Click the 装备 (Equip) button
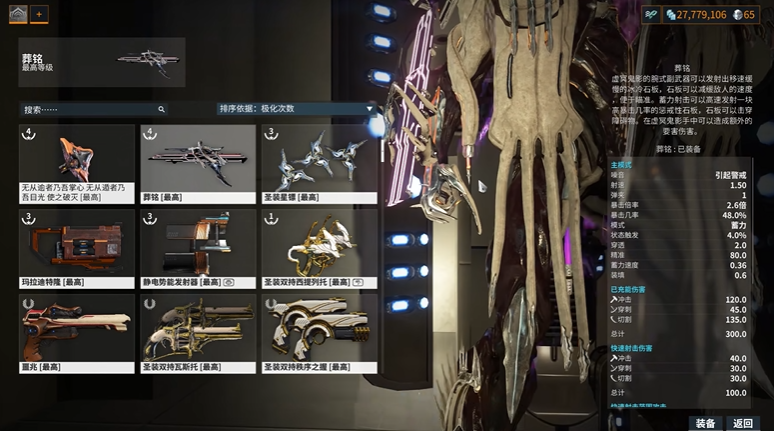The height and width of the screenshot is (431, 774). [x=704, y=423]
